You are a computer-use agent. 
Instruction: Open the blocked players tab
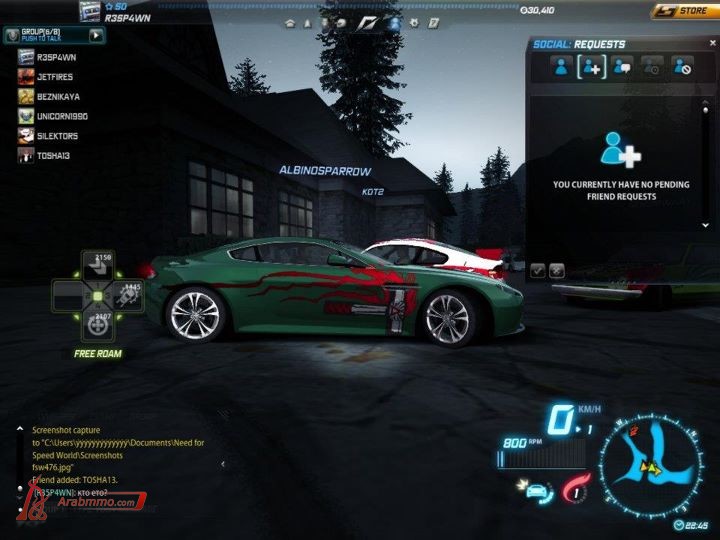pyautogui.click(x=682, y=67)
